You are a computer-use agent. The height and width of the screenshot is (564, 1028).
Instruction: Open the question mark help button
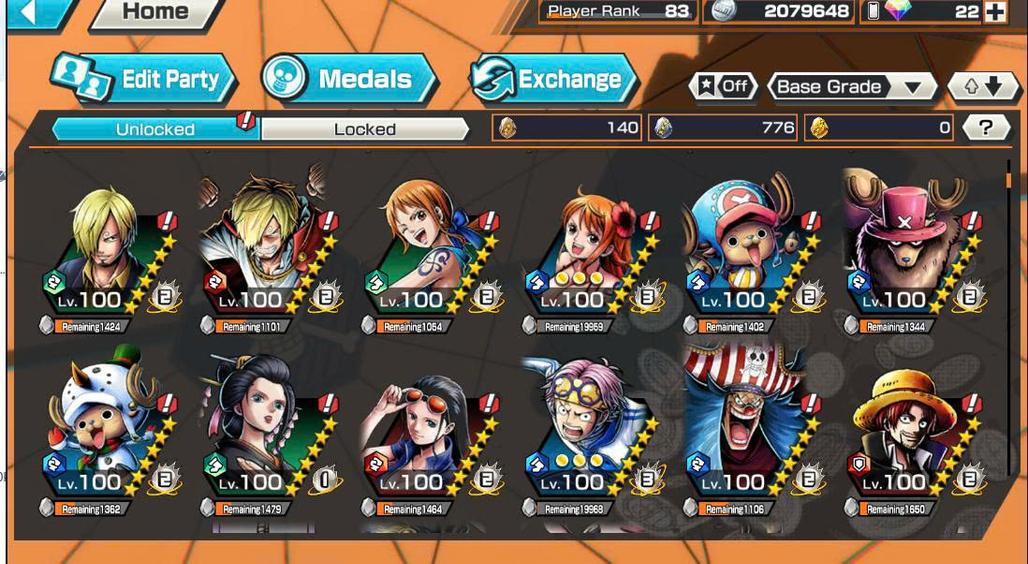point(985,127)
